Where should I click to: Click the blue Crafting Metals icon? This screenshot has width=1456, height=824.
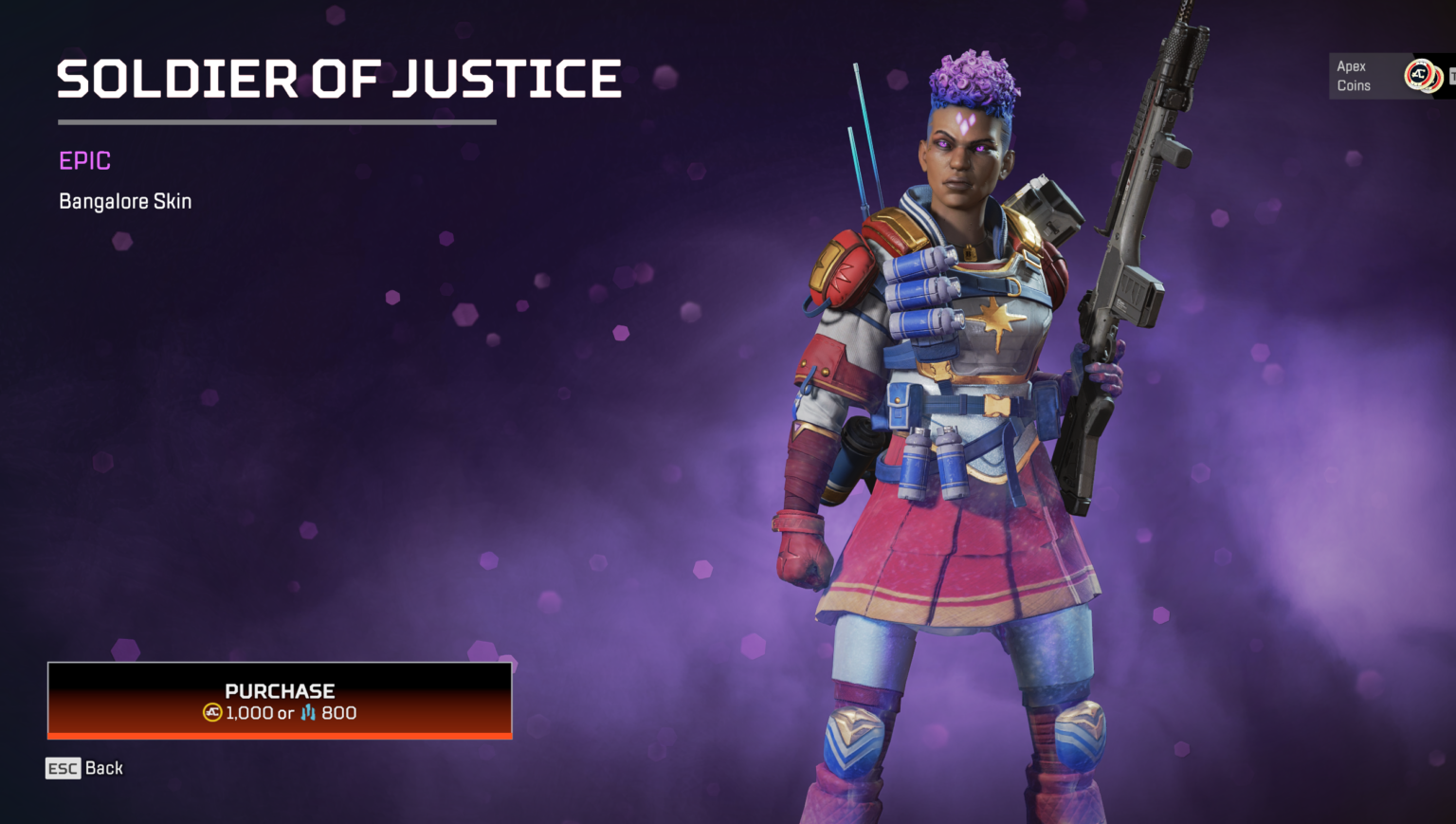pos(307,713)
